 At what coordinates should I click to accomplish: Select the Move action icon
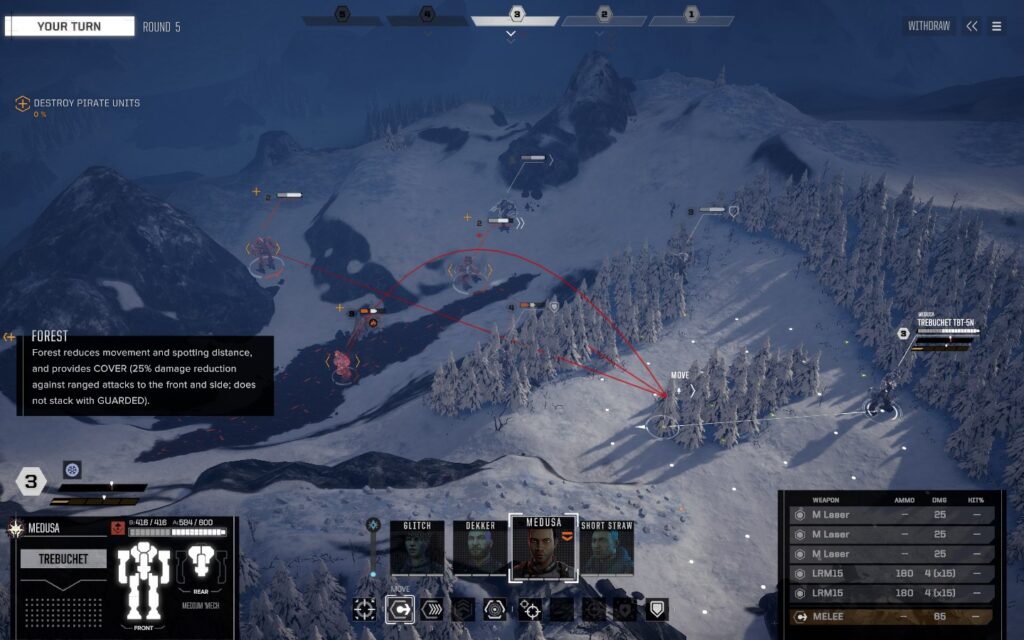(400, 609)
